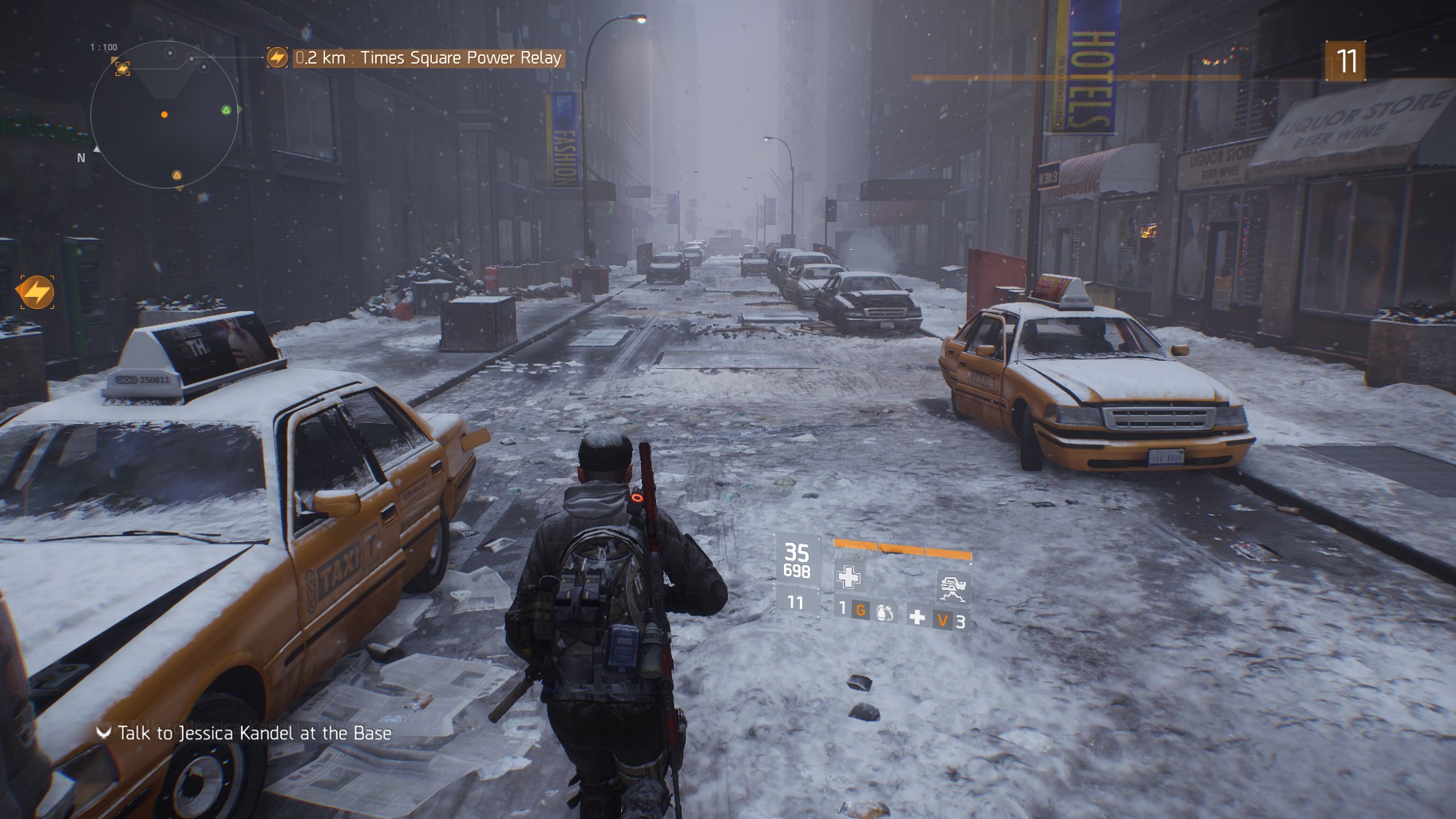Click the lightning bolt marker on the minimap
Image resolution: width=1456 pixels, height=819 pixels.
pyautogui.click(x=122, y=69)
